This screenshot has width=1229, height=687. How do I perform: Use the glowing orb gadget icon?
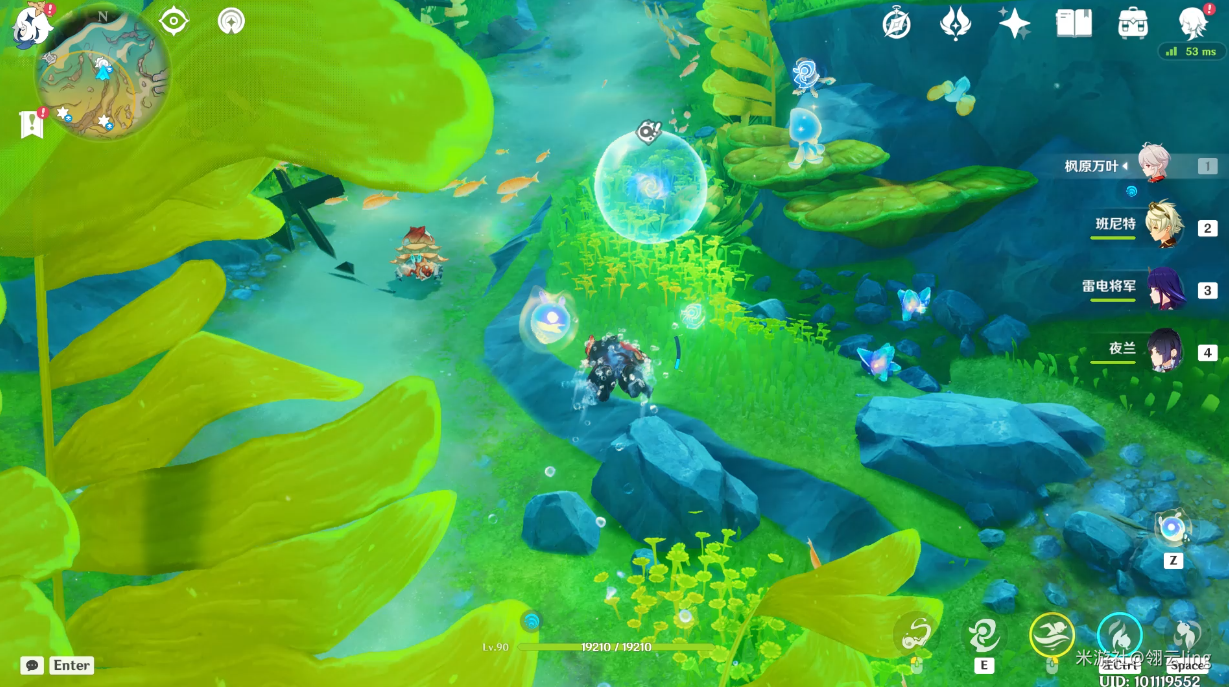(x=1172, y=527)
